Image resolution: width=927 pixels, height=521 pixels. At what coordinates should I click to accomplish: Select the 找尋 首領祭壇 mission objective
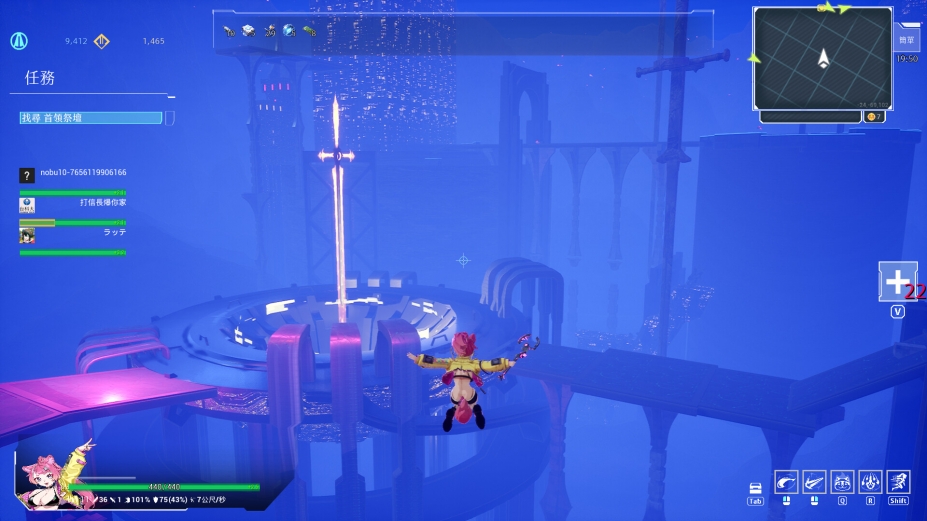pyautogui.click(x=91, y=118)
